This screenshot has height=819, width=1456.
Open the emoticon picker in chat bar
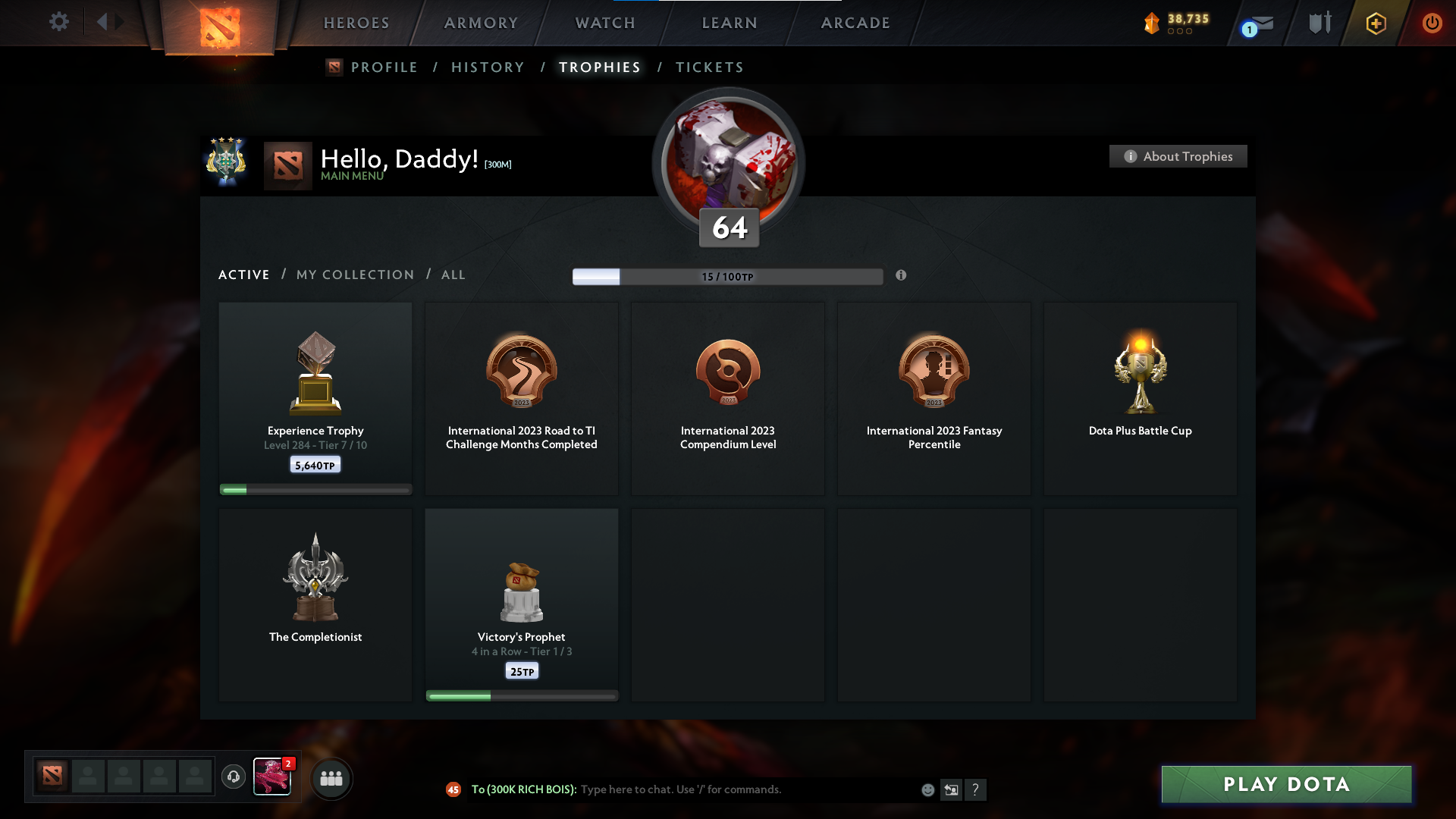point(927,789)
